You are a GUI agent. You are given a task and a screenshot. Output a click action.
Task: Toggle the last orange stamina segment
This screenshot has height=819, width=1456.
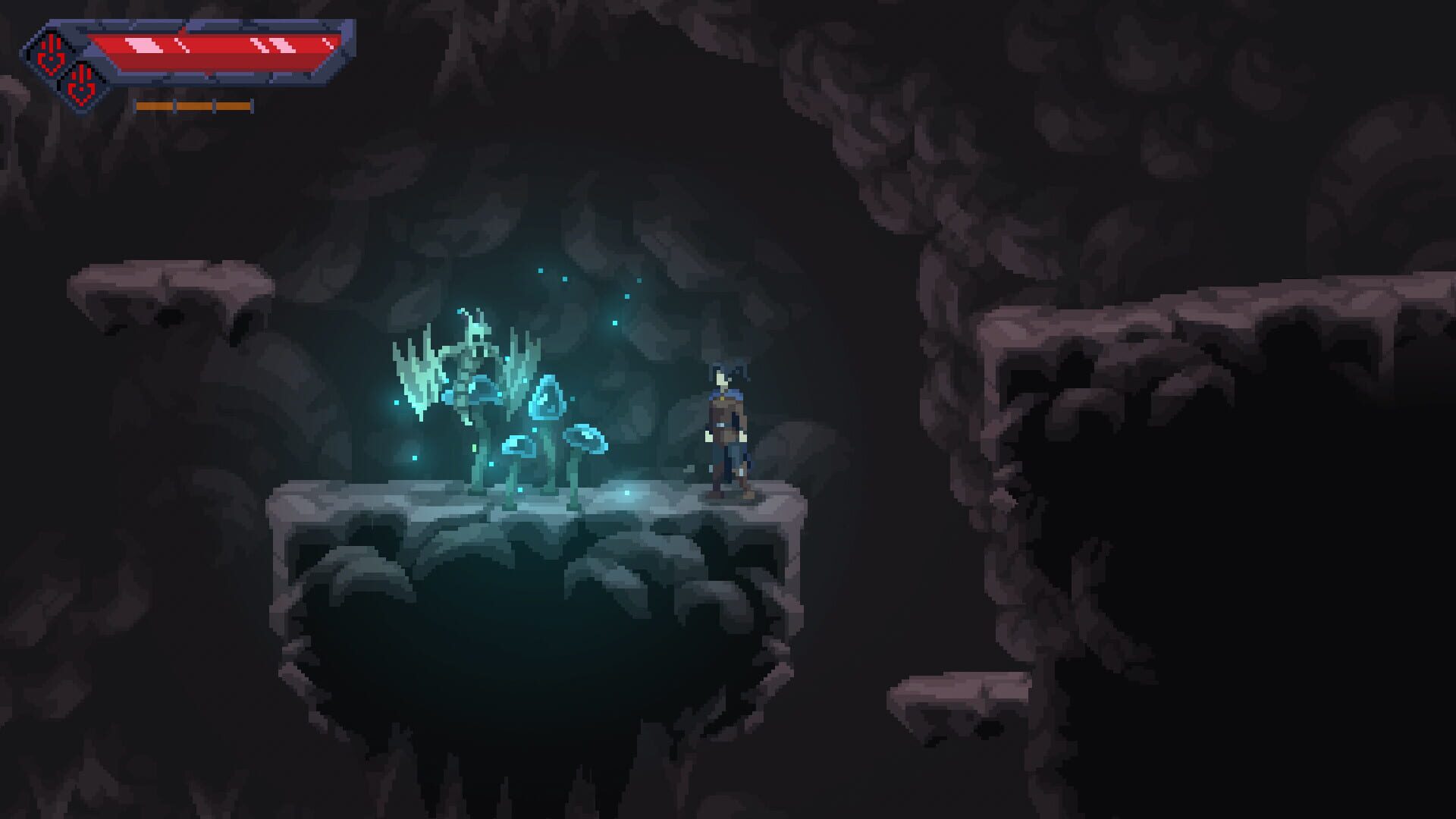pos(234,105)
